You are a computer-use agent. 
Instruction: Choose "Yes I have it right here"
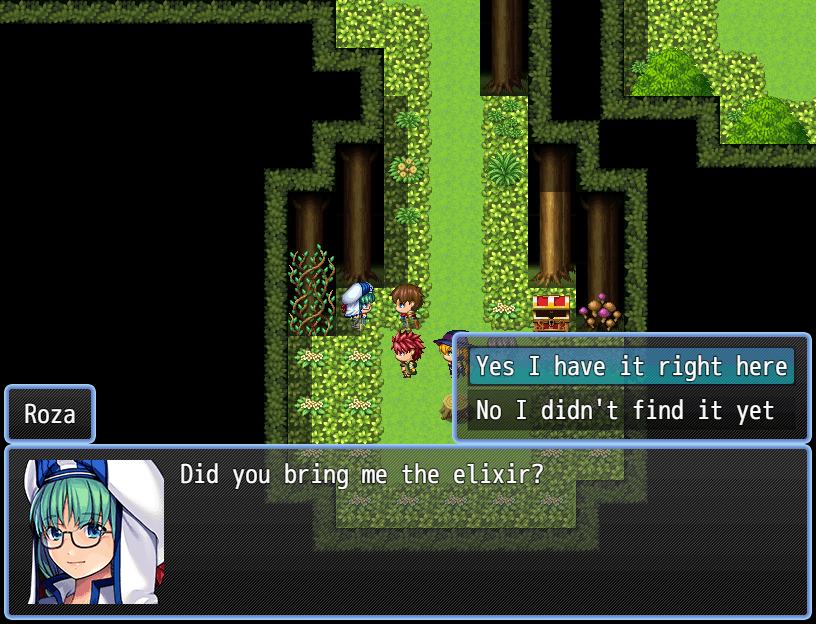point(631,367)
